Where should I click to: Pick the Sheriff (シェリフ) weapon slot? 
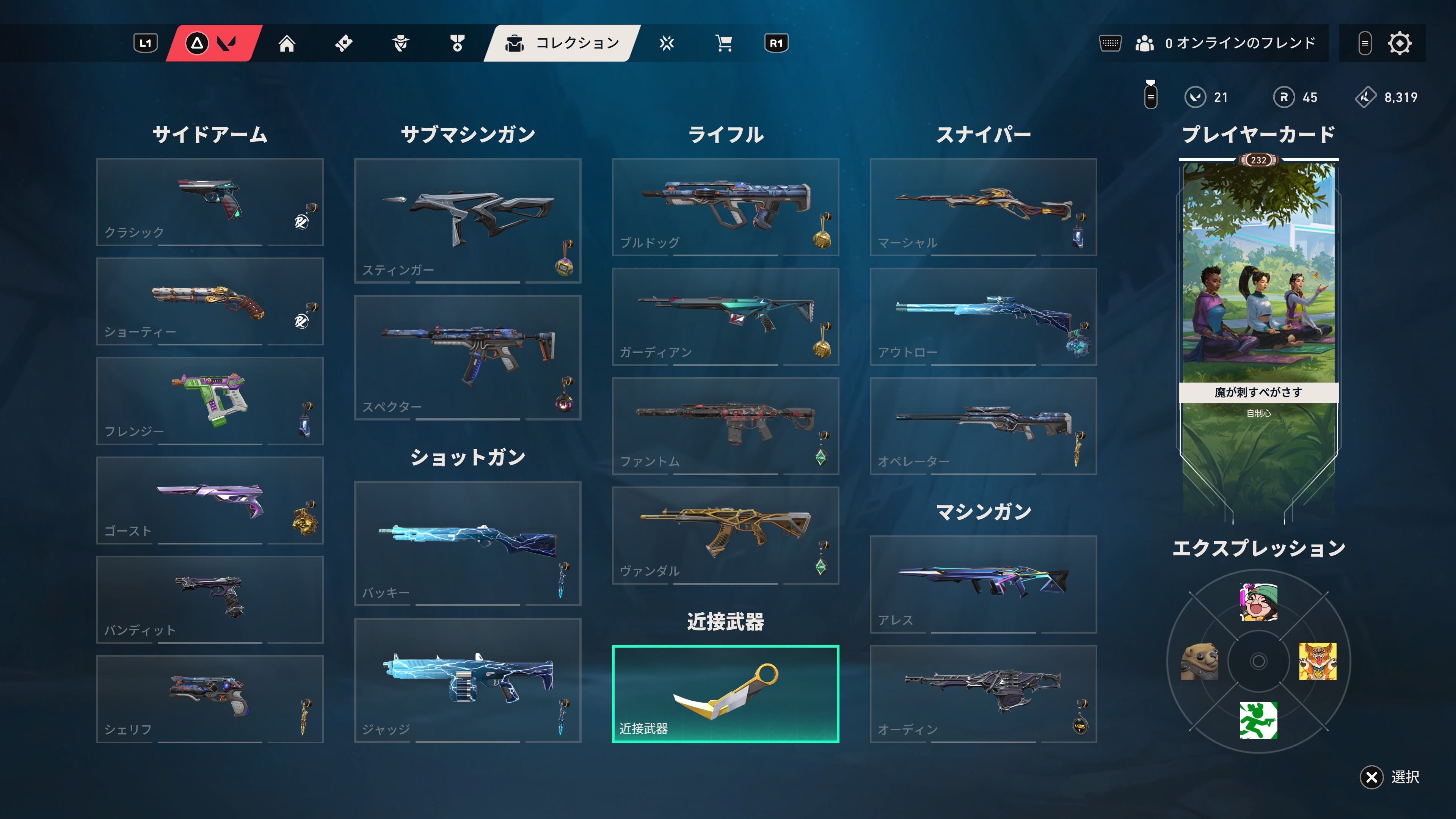[210, 698]
